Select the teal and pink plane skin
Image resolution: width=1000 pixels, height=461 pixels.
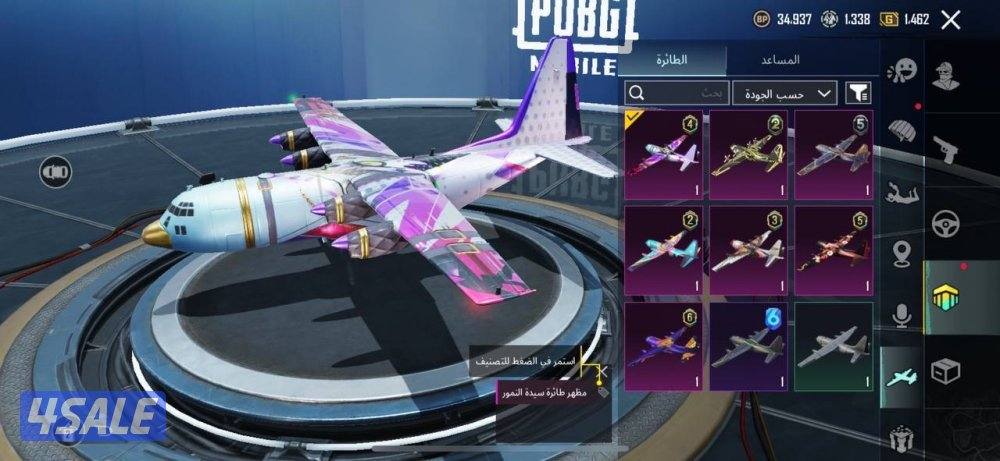coord(662,248)
